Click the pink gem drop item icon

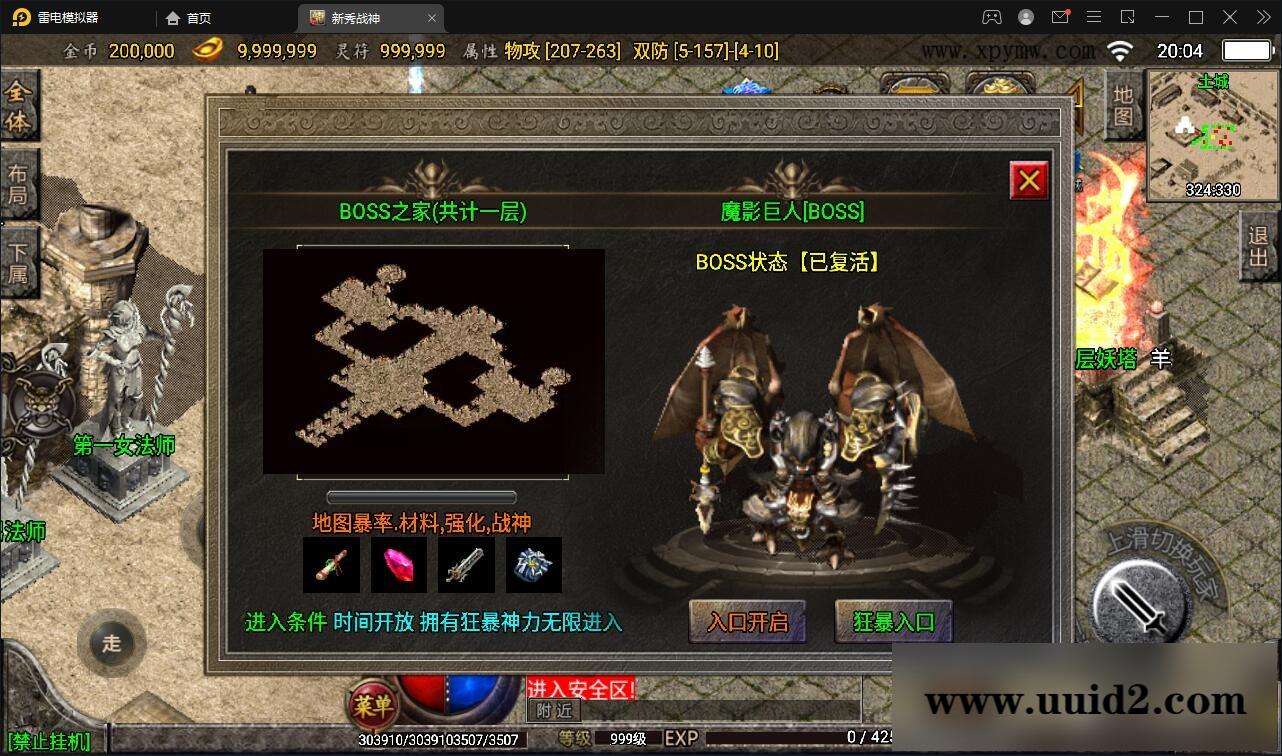tap(398, 564)
